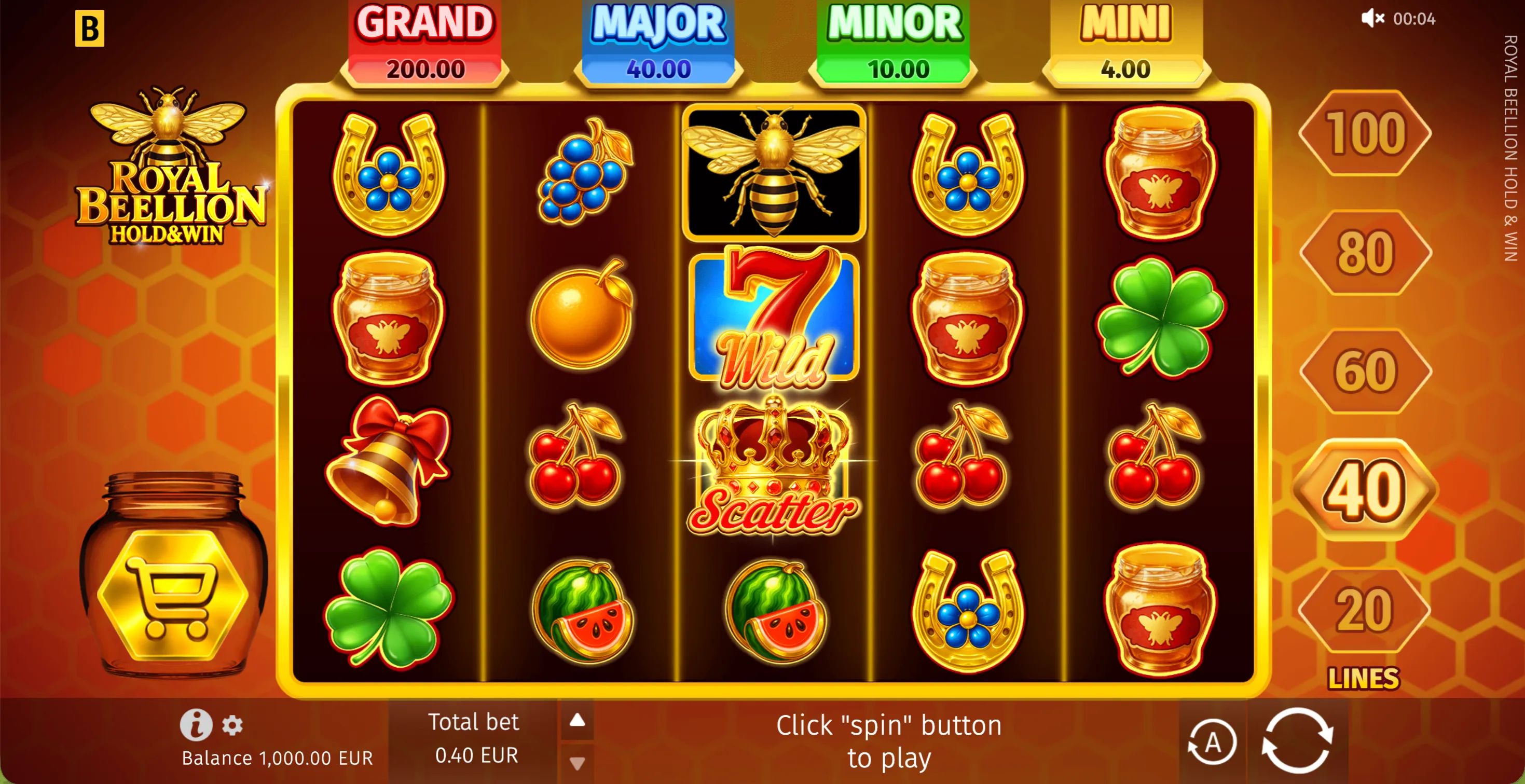Increase the total bet with the up arrow

pyautogui.click(x=576, y=721)
